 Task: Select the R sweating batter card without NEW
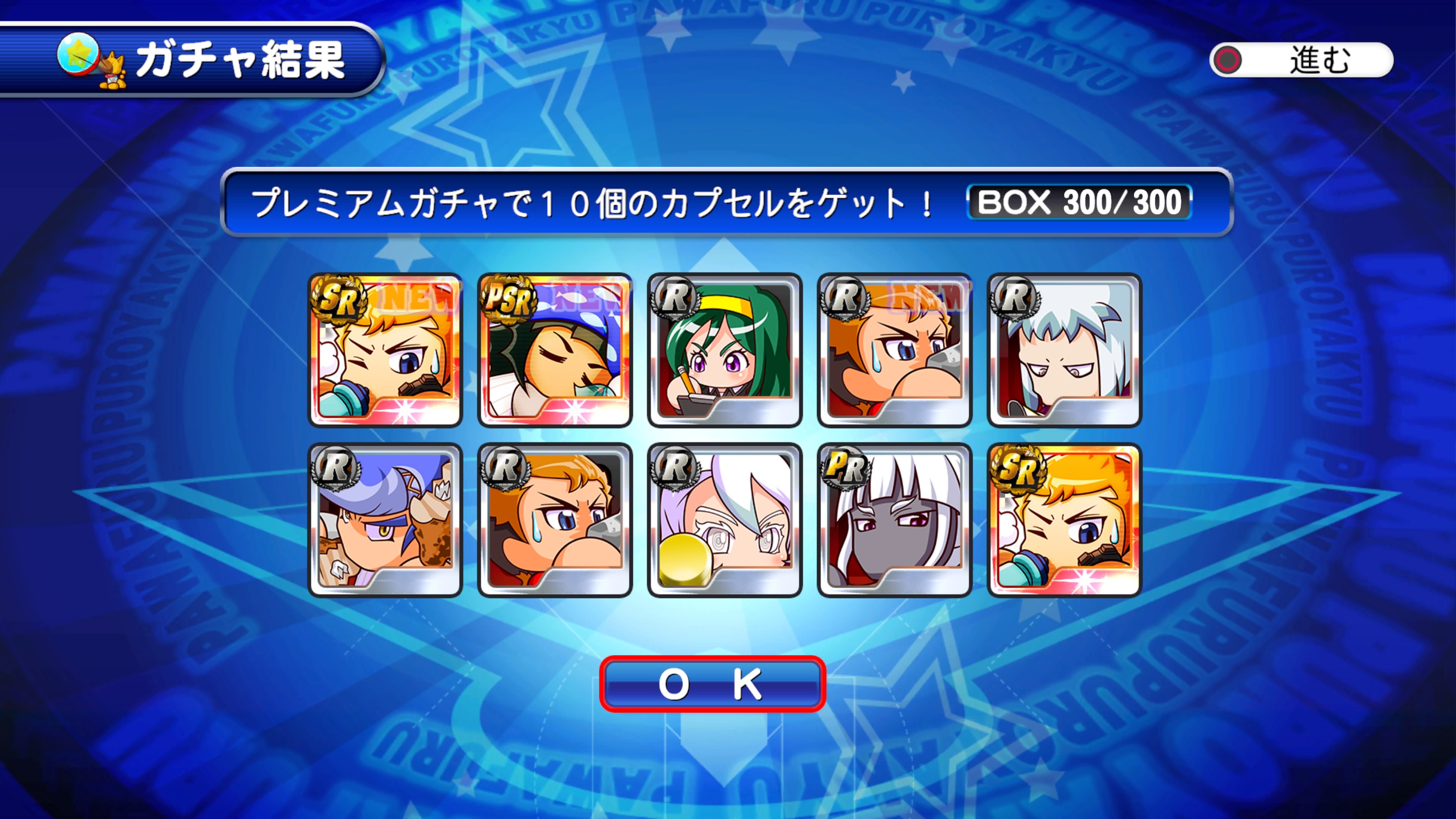click(x=554, y=520)
